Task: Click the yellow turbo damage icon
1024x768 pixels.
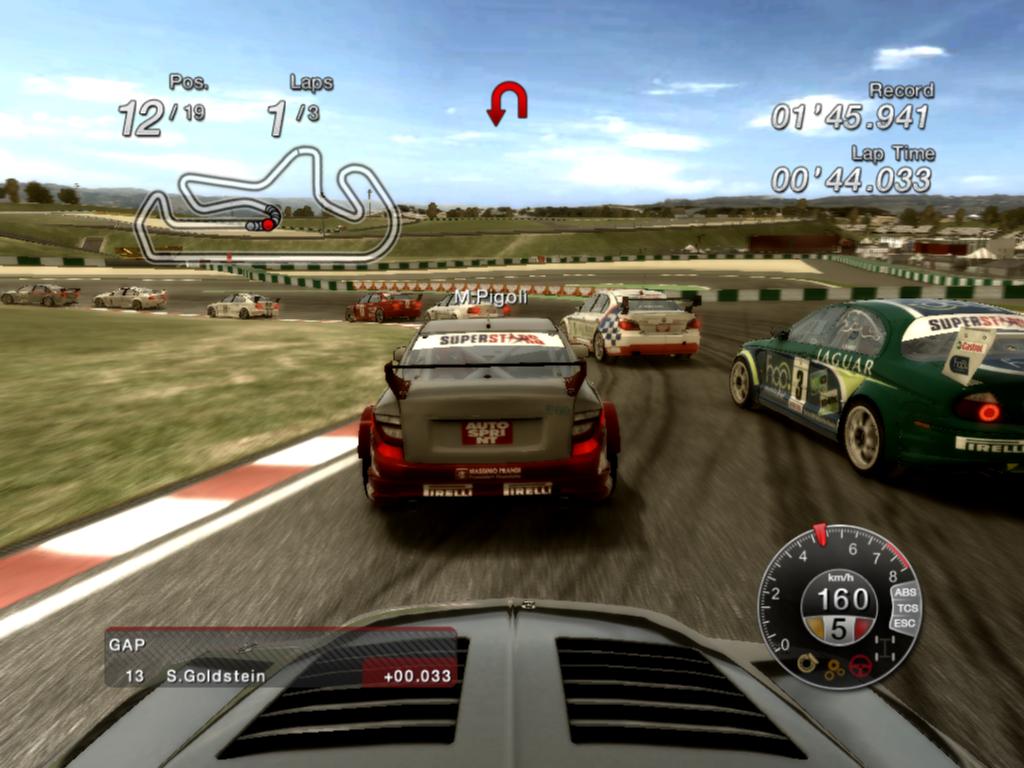Action: point(807,662)
